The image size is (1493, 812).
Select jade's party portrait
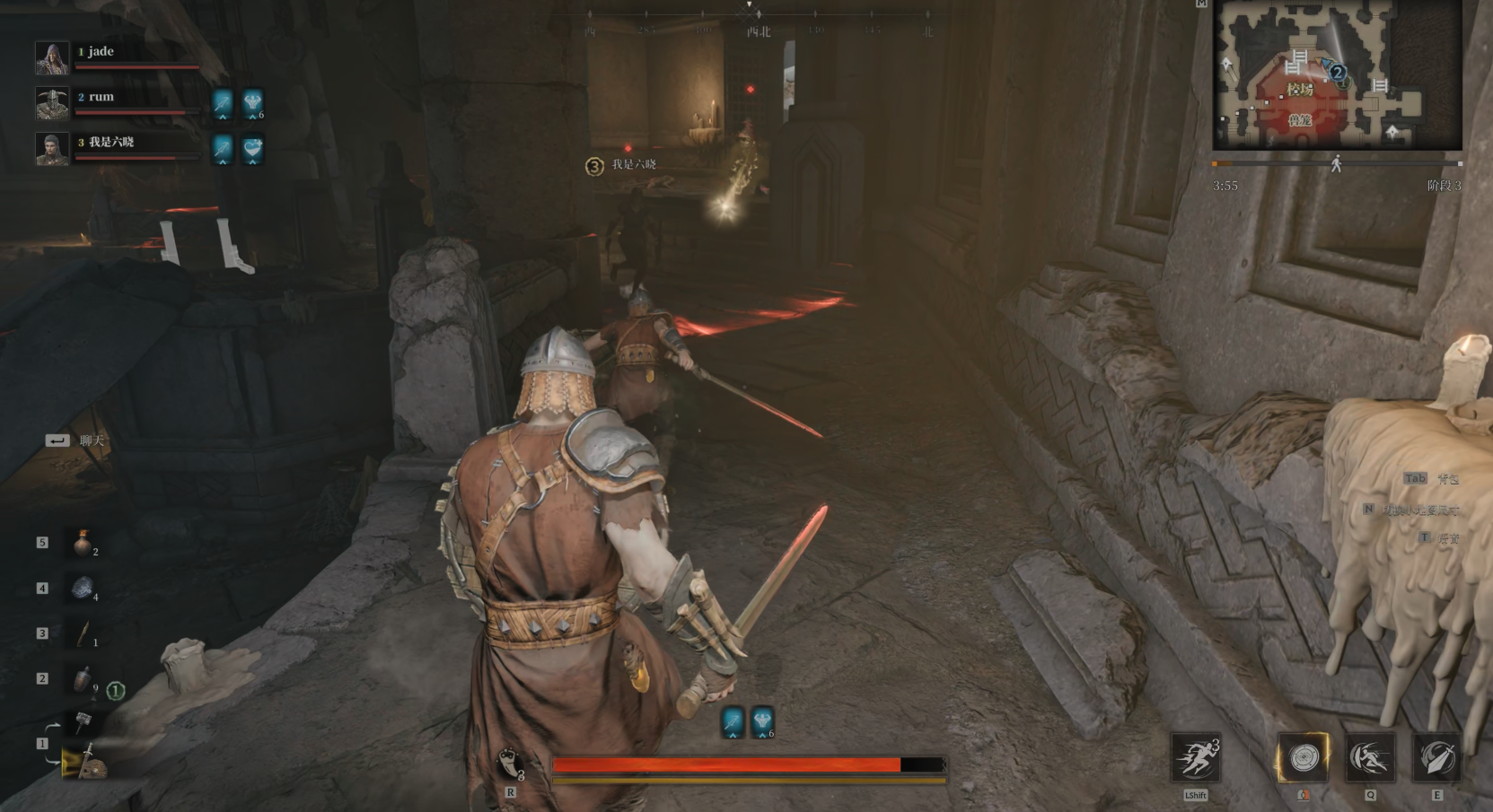51,58
